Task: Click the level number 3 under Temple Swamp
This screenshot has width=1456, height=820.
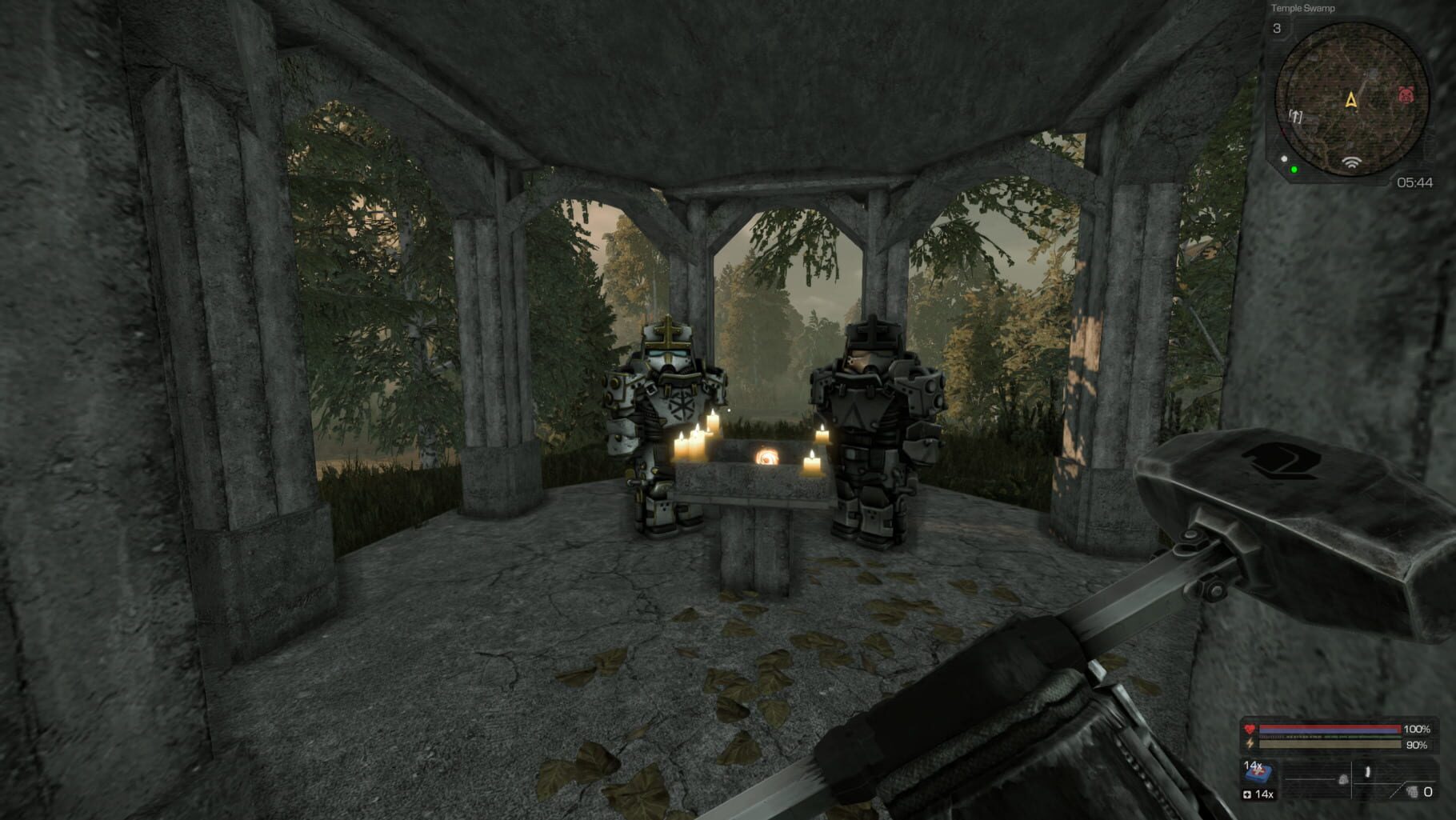Action: tap(1278, 29)
